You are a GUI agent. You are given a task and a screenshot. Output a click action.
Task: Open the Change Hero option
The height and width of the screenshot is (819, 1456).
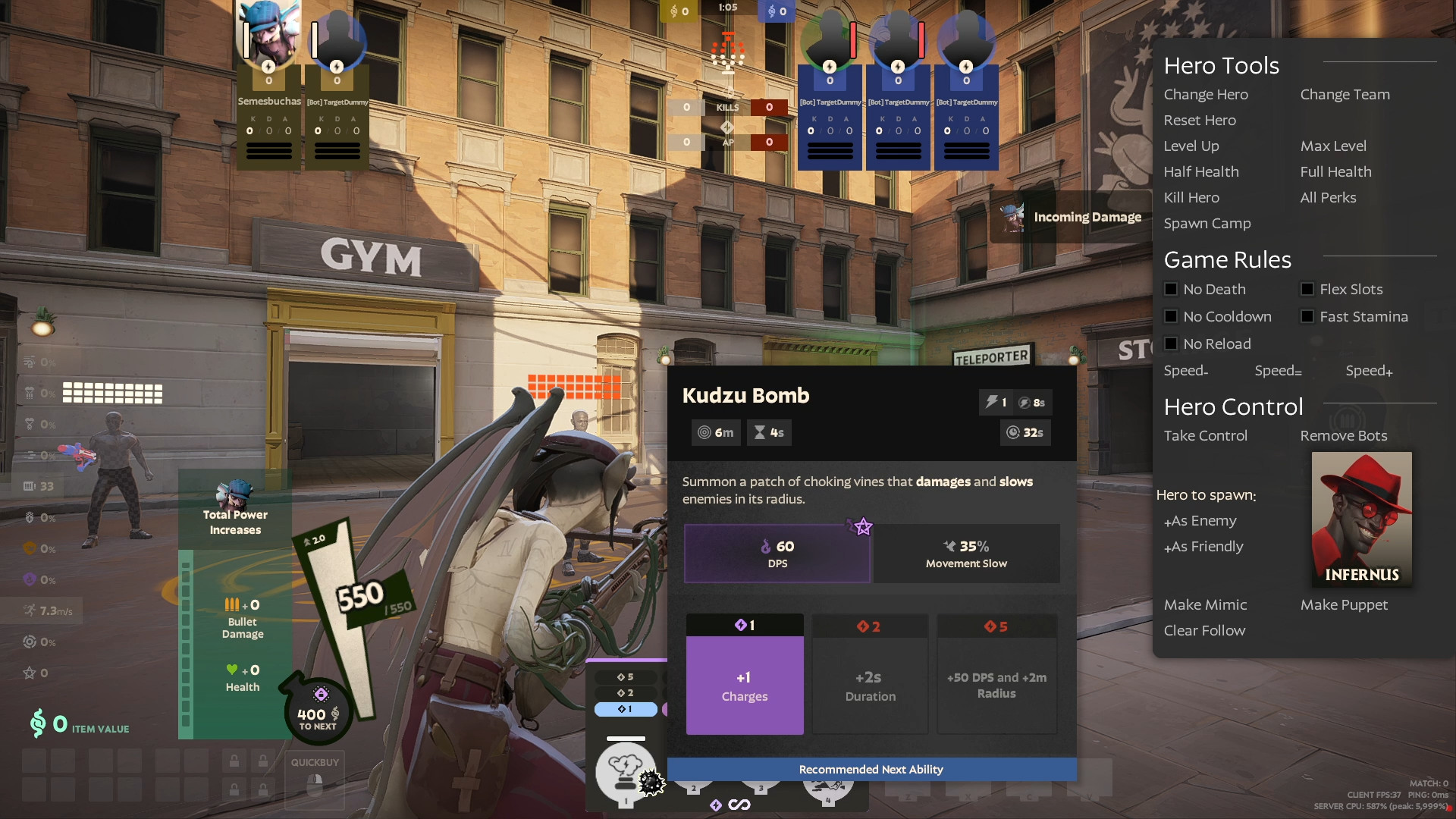coord(1206,95)
